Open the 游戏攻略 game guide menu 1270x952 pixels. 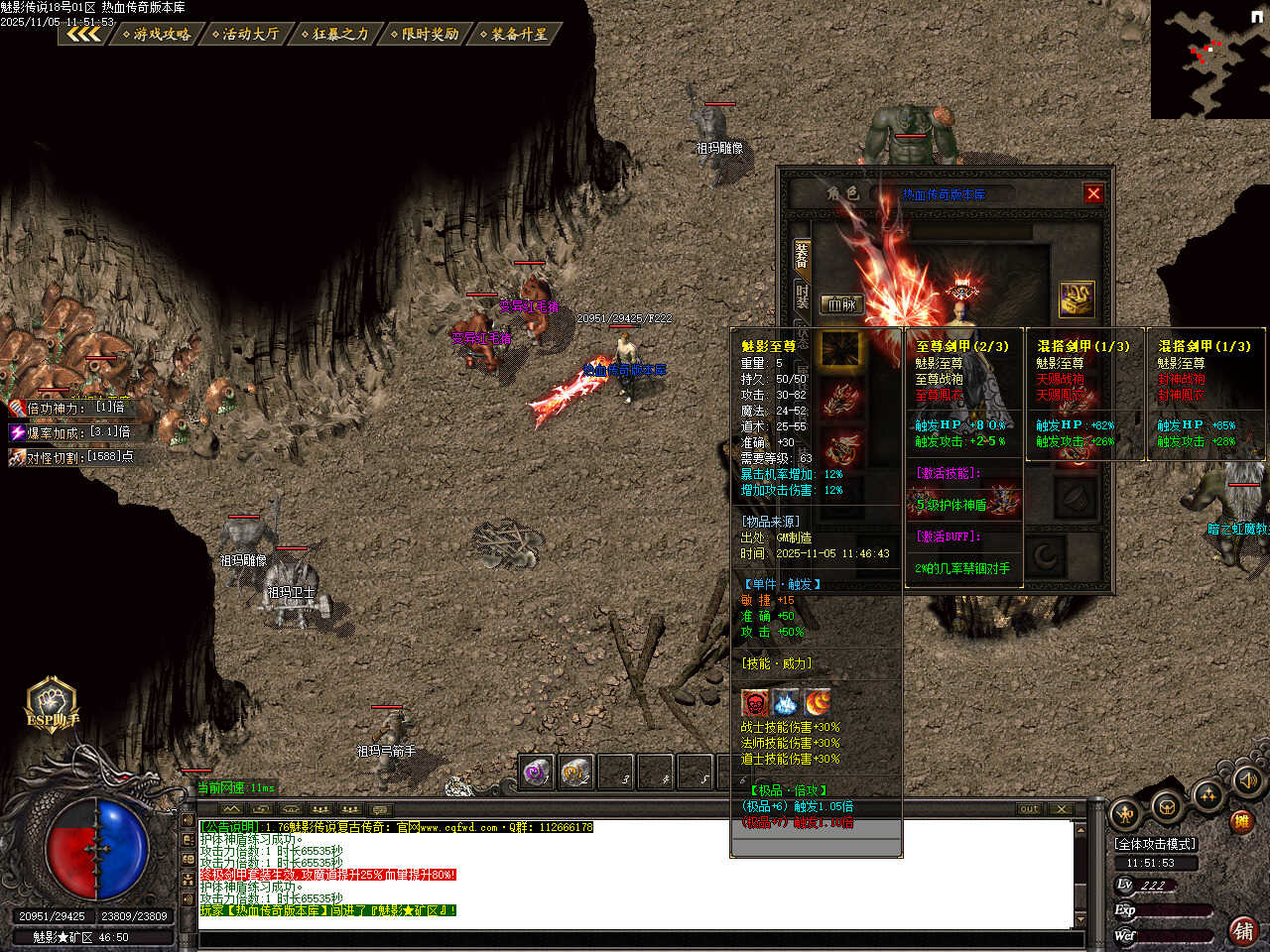click(x=158, y=34)
